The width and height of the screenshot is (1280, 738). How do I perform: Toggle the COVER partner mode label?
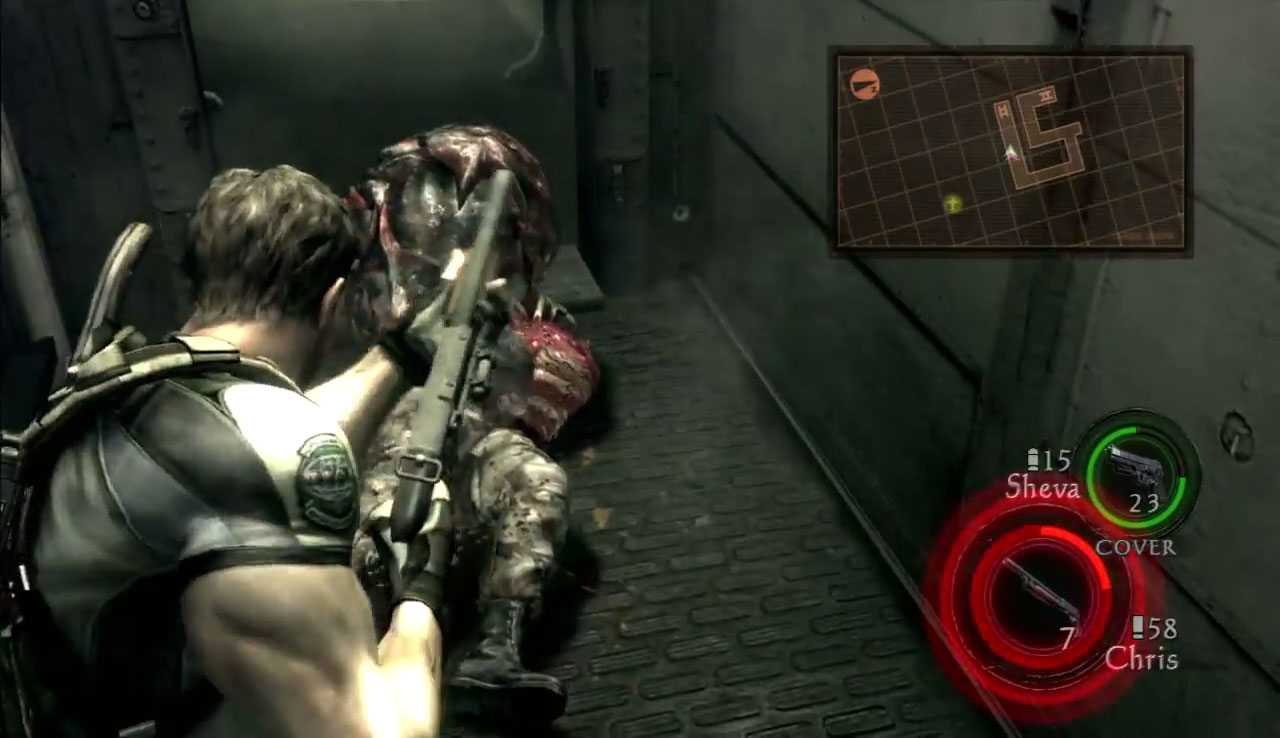click(1135, 548)
